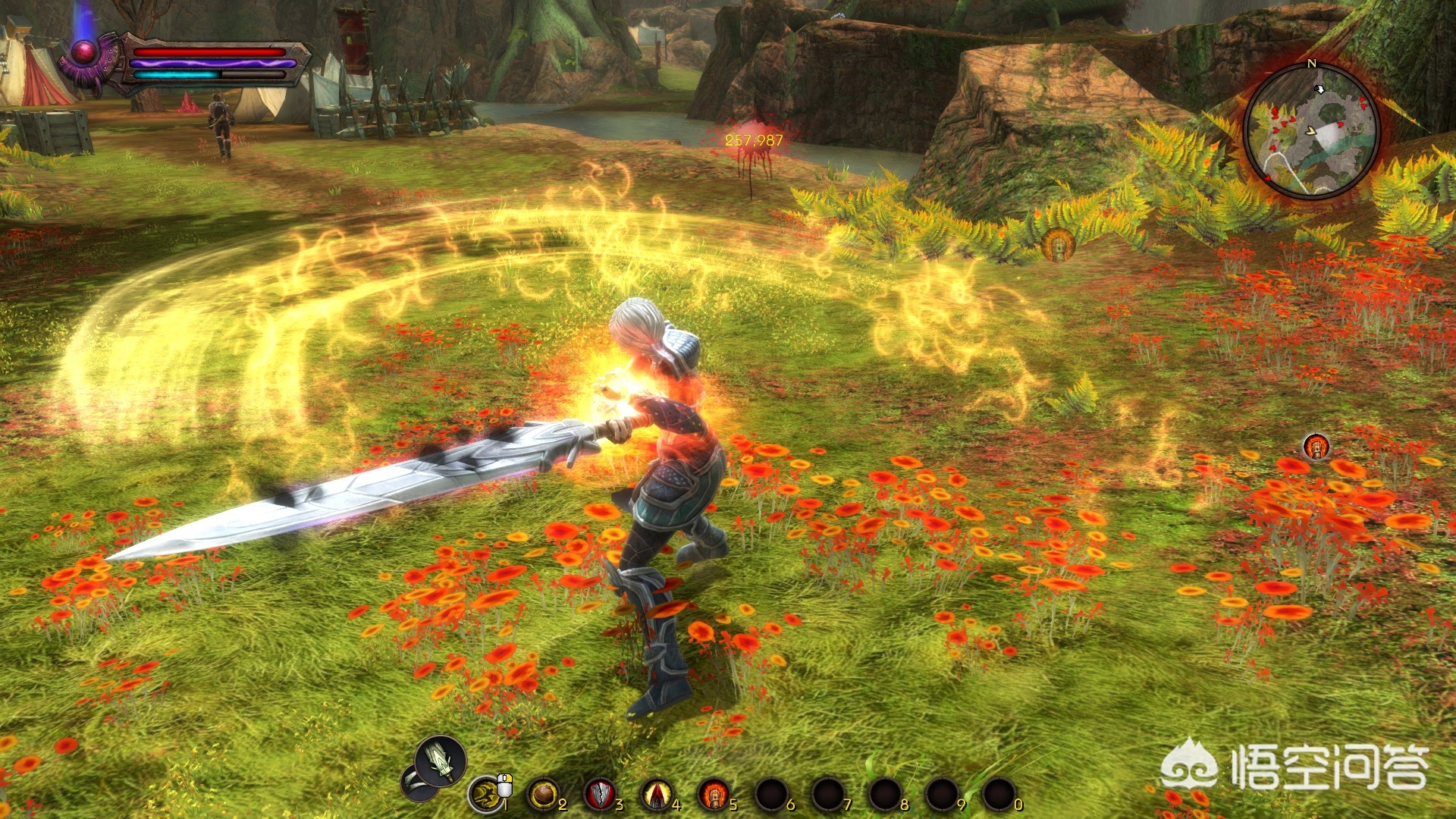Screen dimensions: 1456x819
Task: Select the primary greatsword weapon icon
Action: click(x=441, y=761)
